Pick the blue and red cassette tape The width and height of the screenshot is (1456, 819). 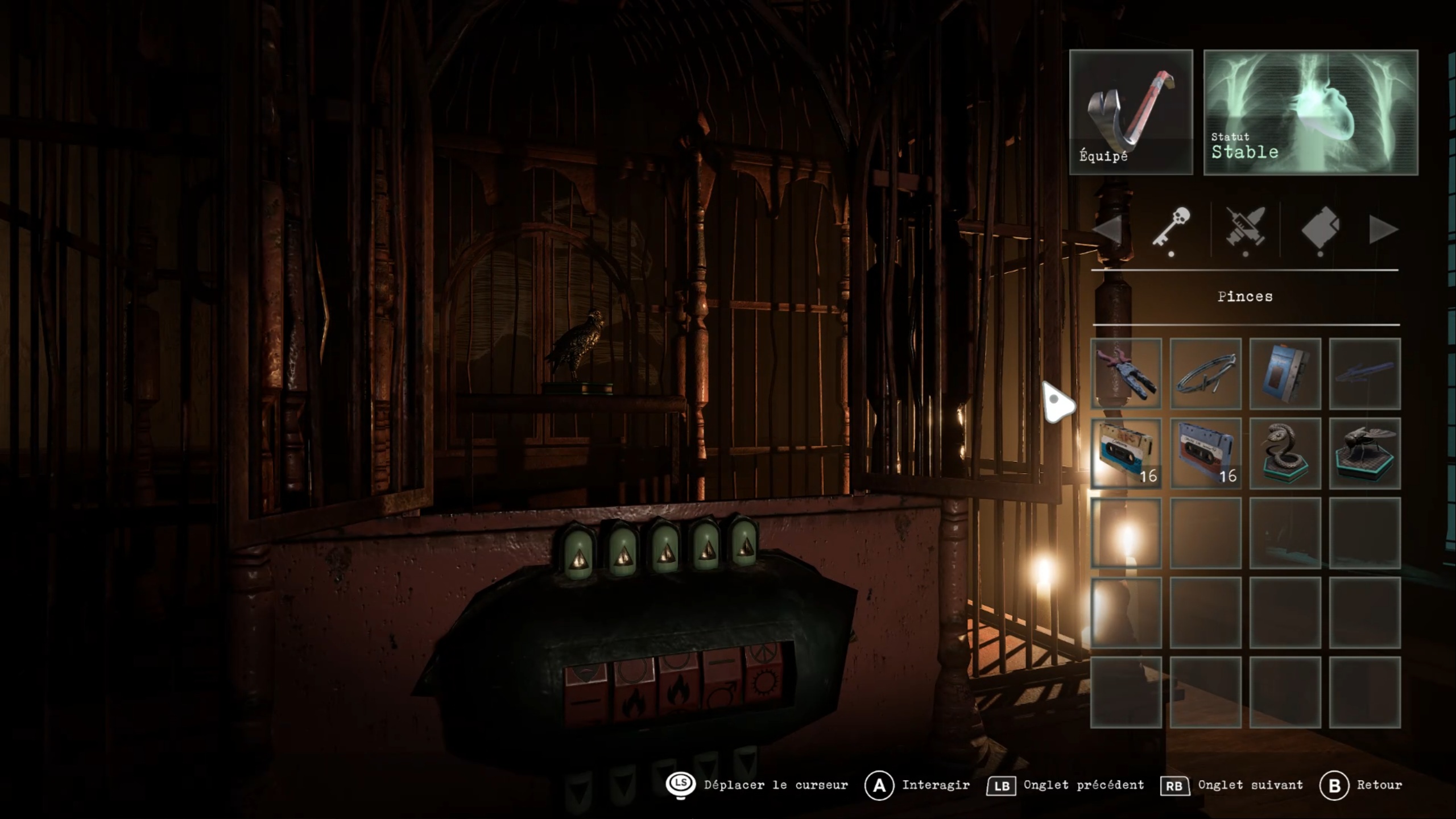tap(1205, 453)
